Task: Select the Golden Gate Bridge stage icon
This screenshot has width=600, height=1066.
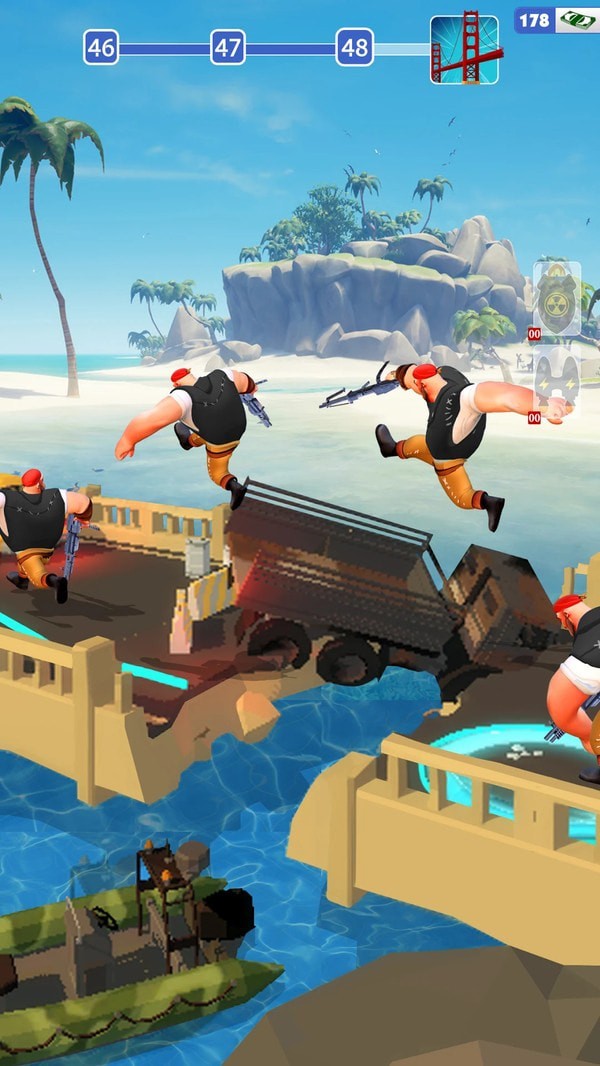Action: (x=464, y=48)
